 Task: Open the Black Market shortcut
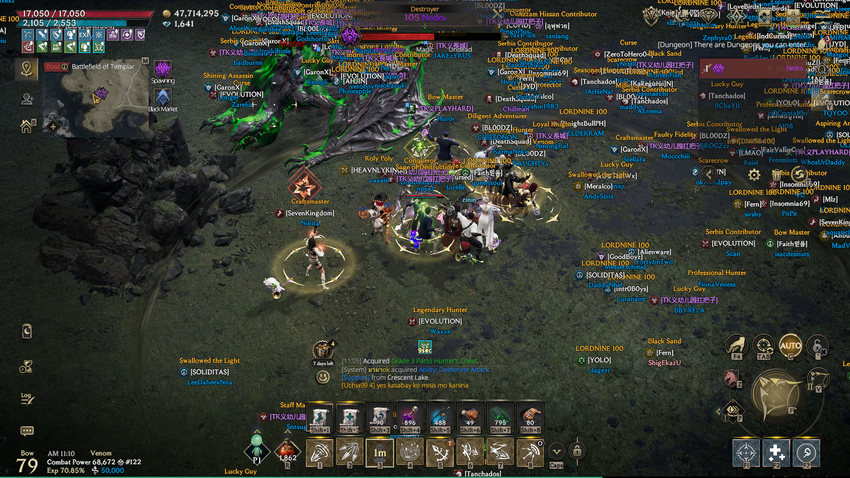(x=162, y=98)
